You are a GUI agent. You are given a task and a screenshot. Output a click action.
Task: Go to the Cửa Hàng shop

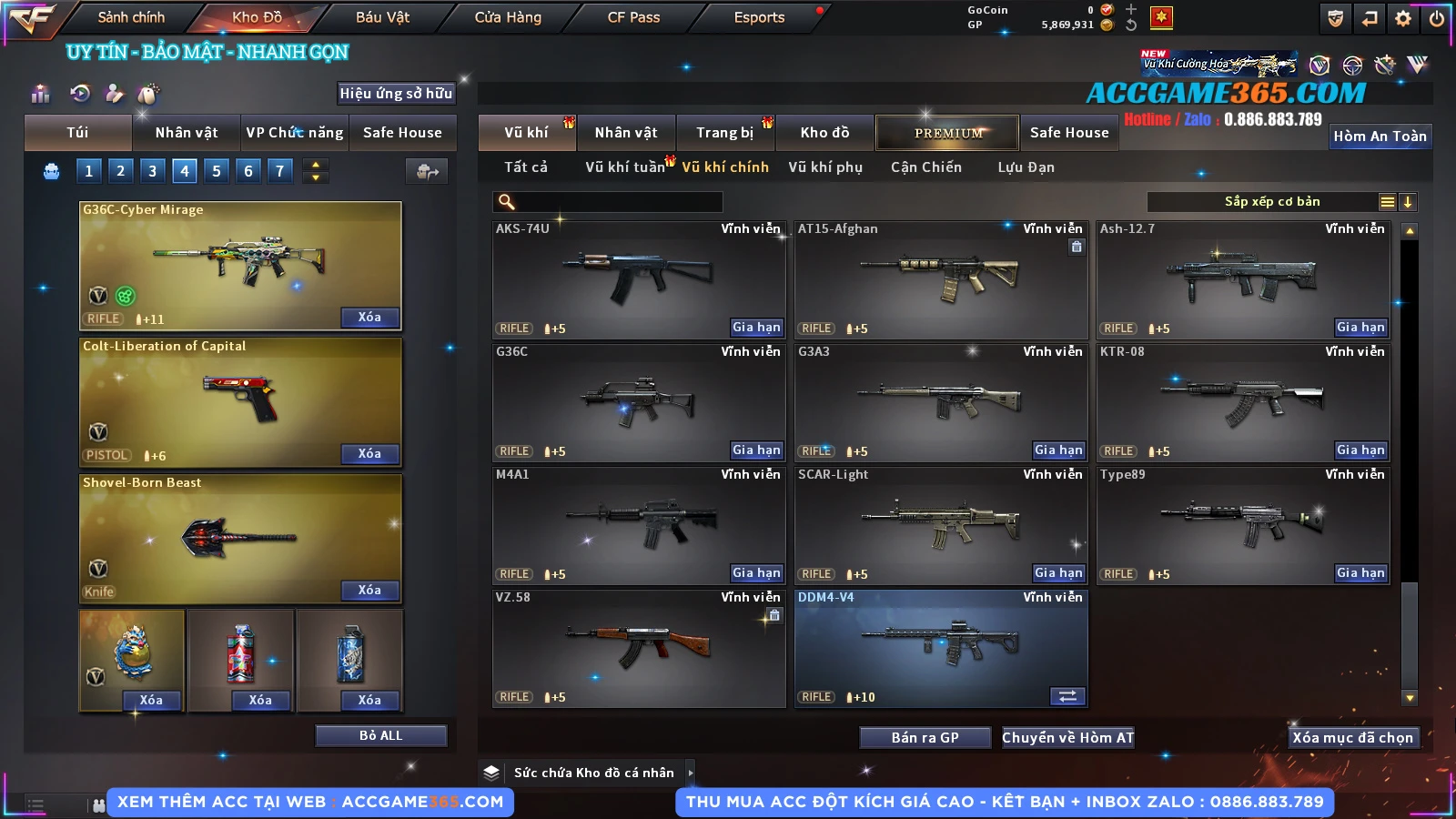[x=508, y=17]
